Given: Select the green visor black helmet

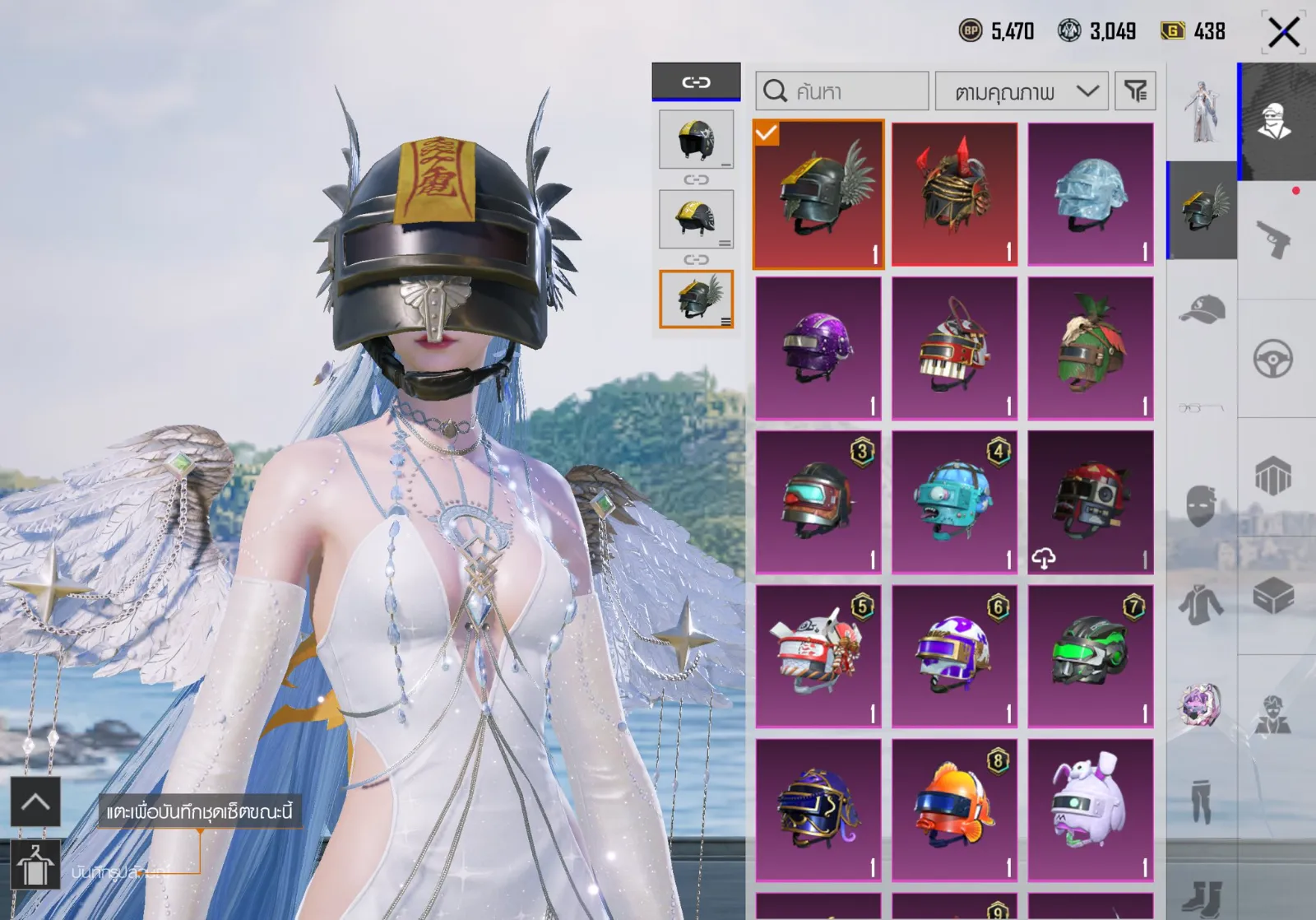Looking at the screenshot, I should tap(1091, 656).
